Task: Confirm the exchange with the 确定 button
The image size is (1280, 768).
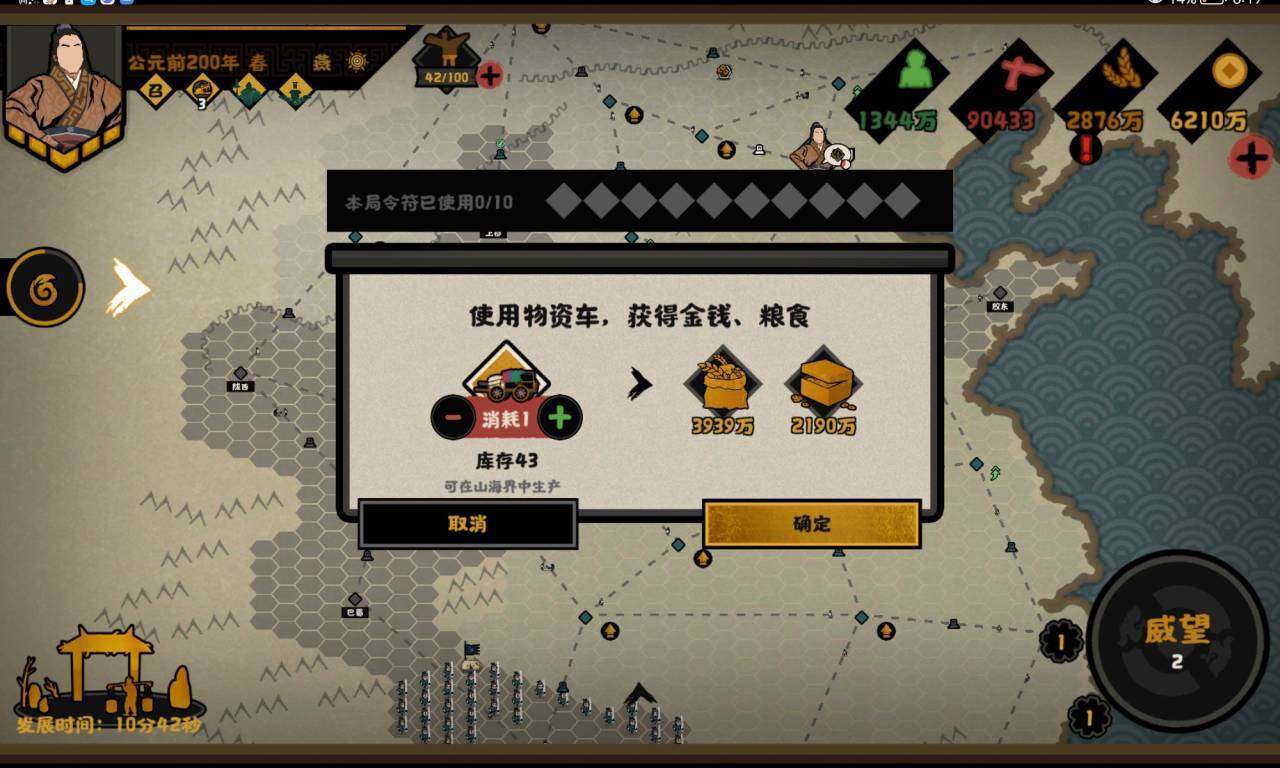Action: click(x=812, y=524)
